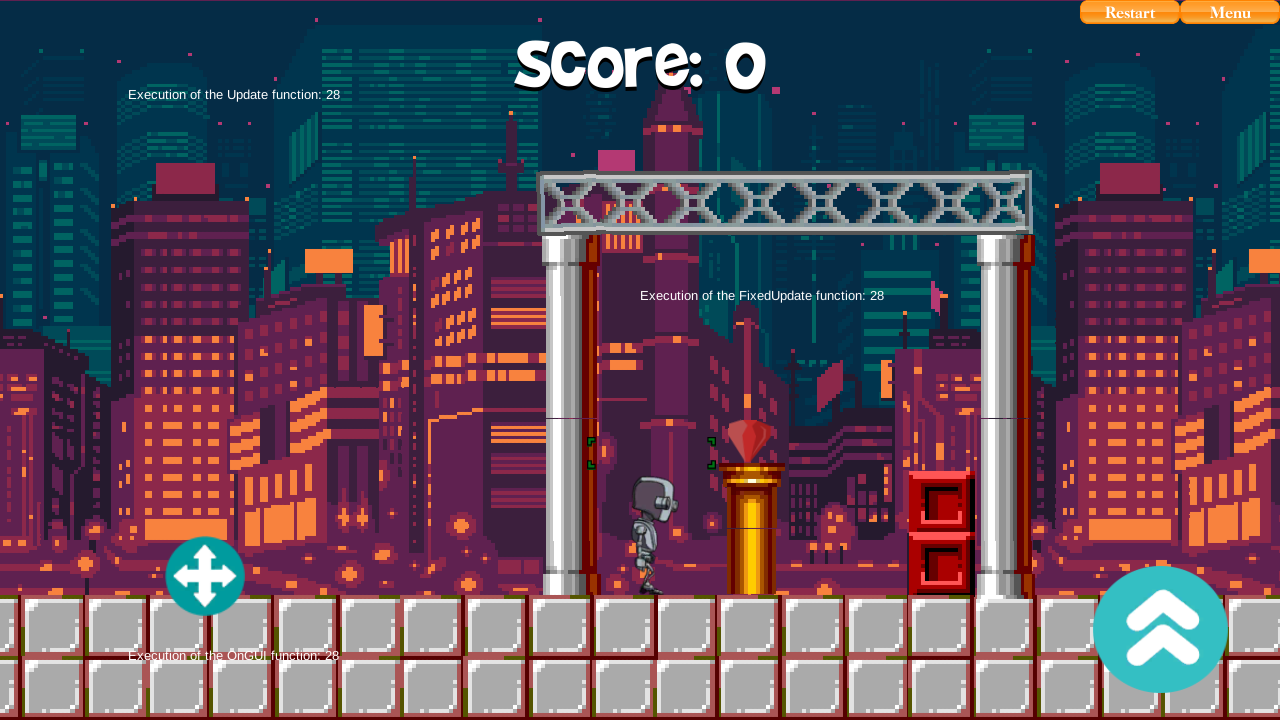Click the down arrow on the D-pad
1280x720 pixels.
point(205,602)
